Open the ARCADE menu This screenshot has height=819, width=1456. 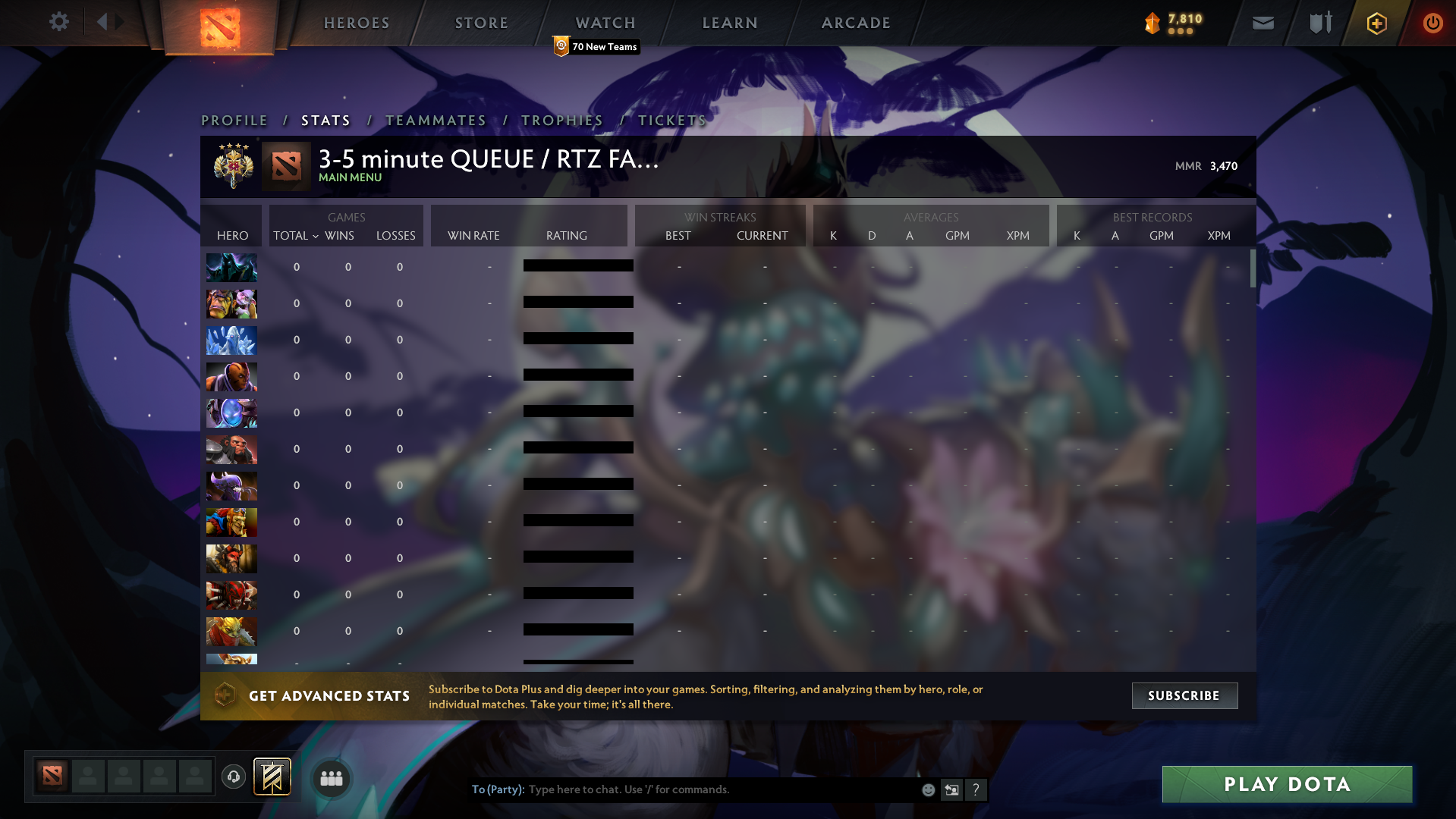point(855,23)
